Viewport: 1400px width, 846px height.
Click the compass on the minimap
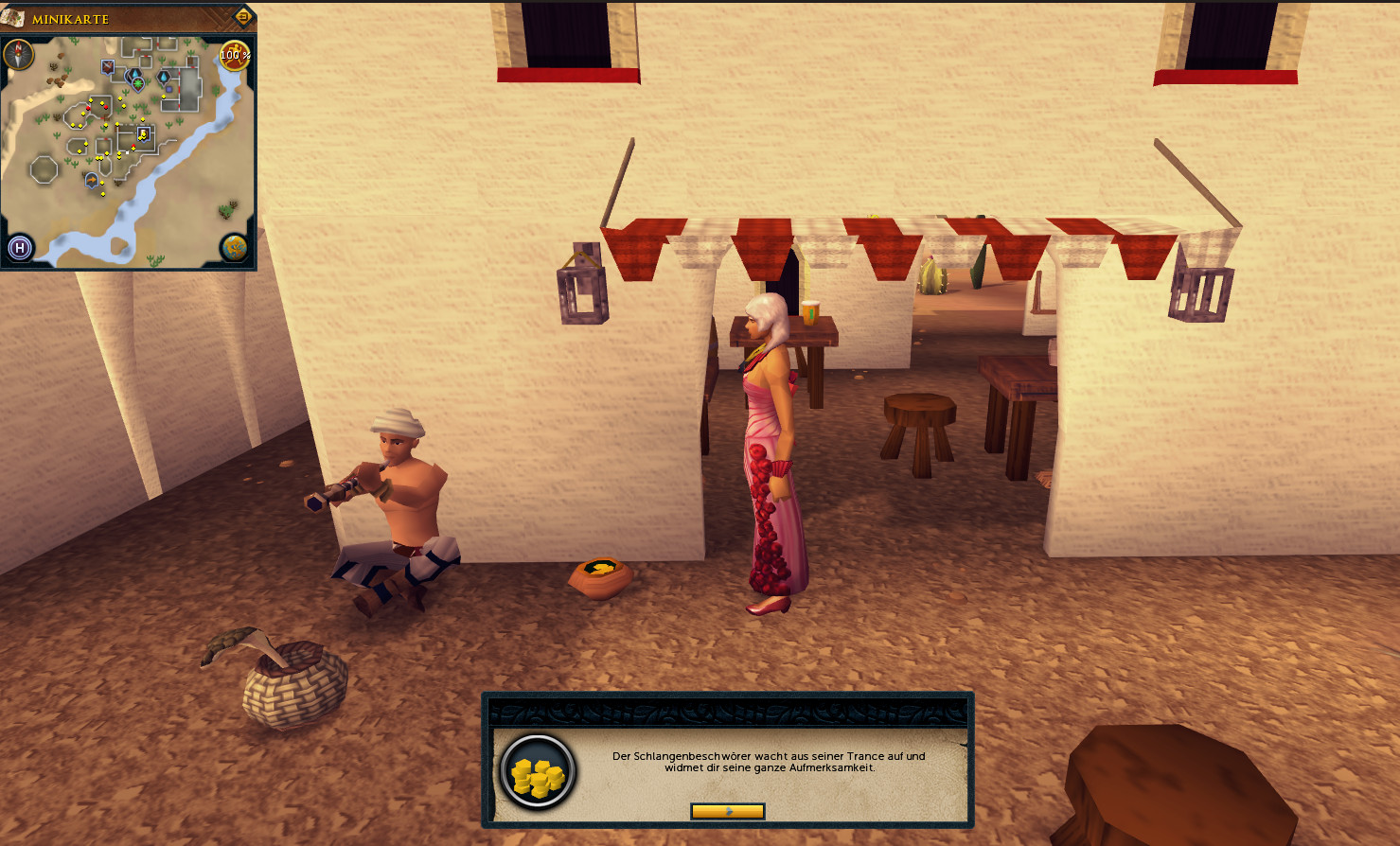[x=19, y=55]
